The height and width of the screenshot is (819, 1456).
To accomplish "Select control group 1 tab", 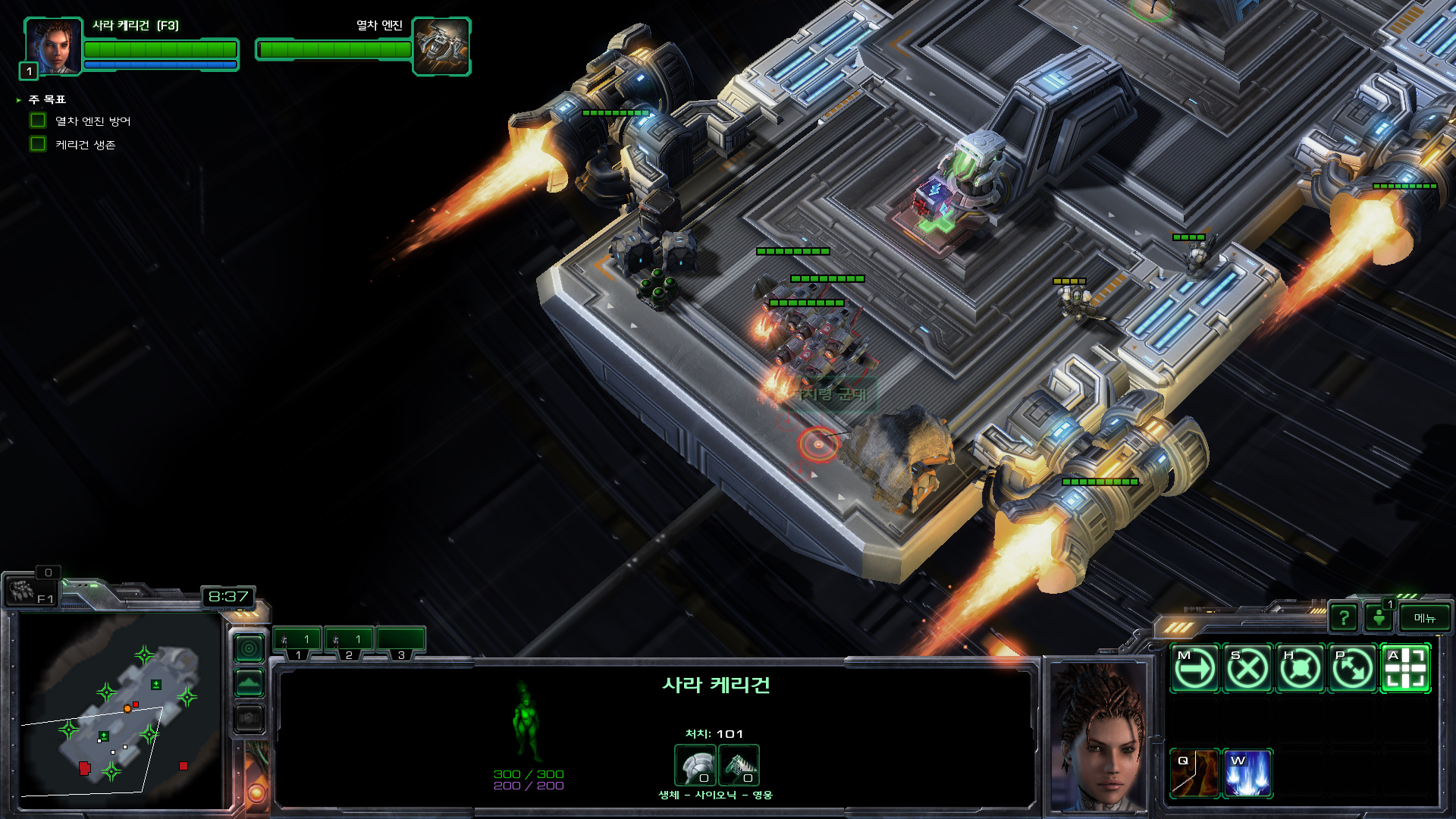I will tap(297, 642).
